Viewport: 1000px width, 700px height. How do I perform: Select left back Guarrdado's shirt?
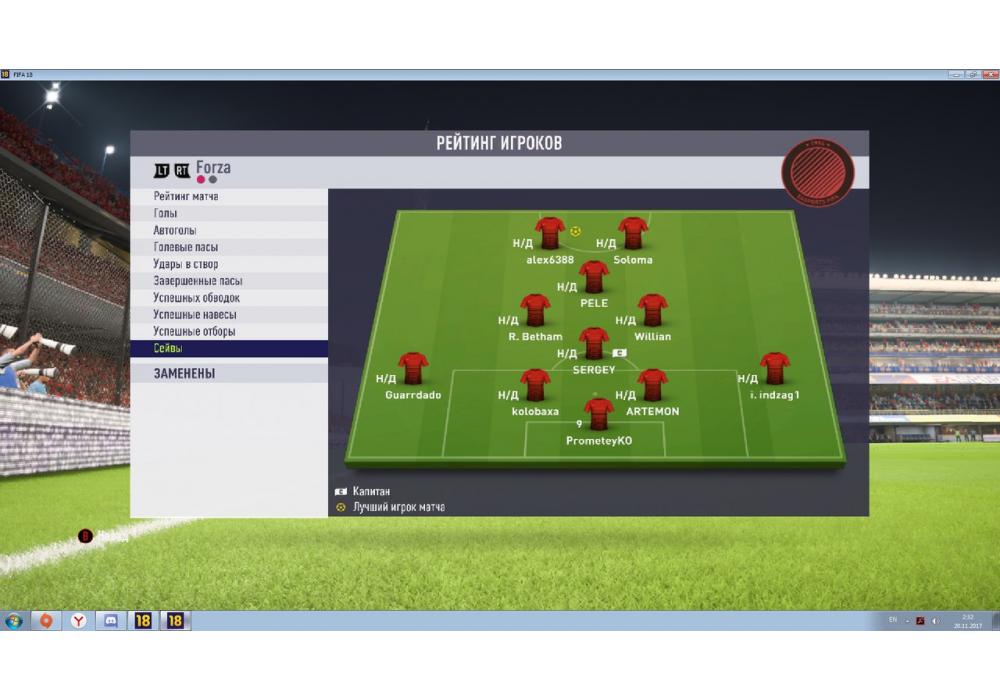point(413,368)
